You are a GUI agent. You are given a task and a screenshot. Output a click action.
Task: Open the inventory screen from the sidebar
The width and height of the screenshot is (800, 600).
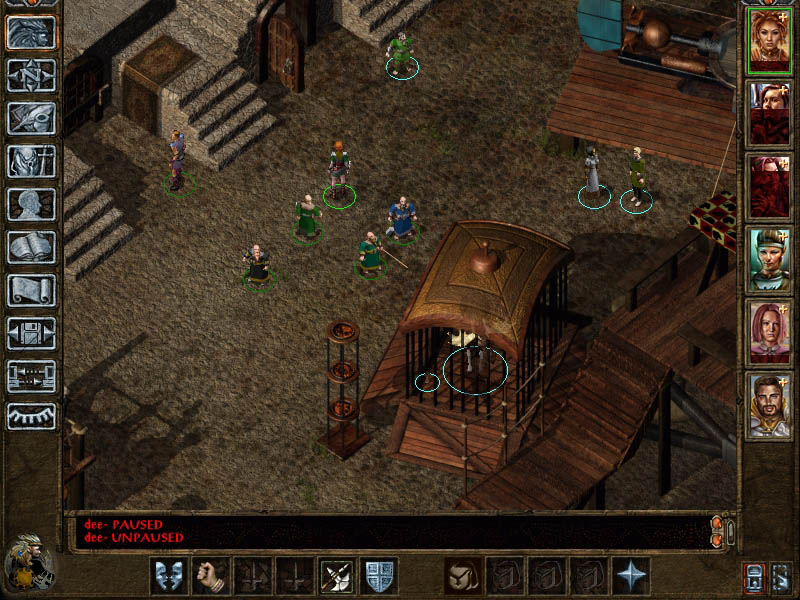(x=31, y=161)
